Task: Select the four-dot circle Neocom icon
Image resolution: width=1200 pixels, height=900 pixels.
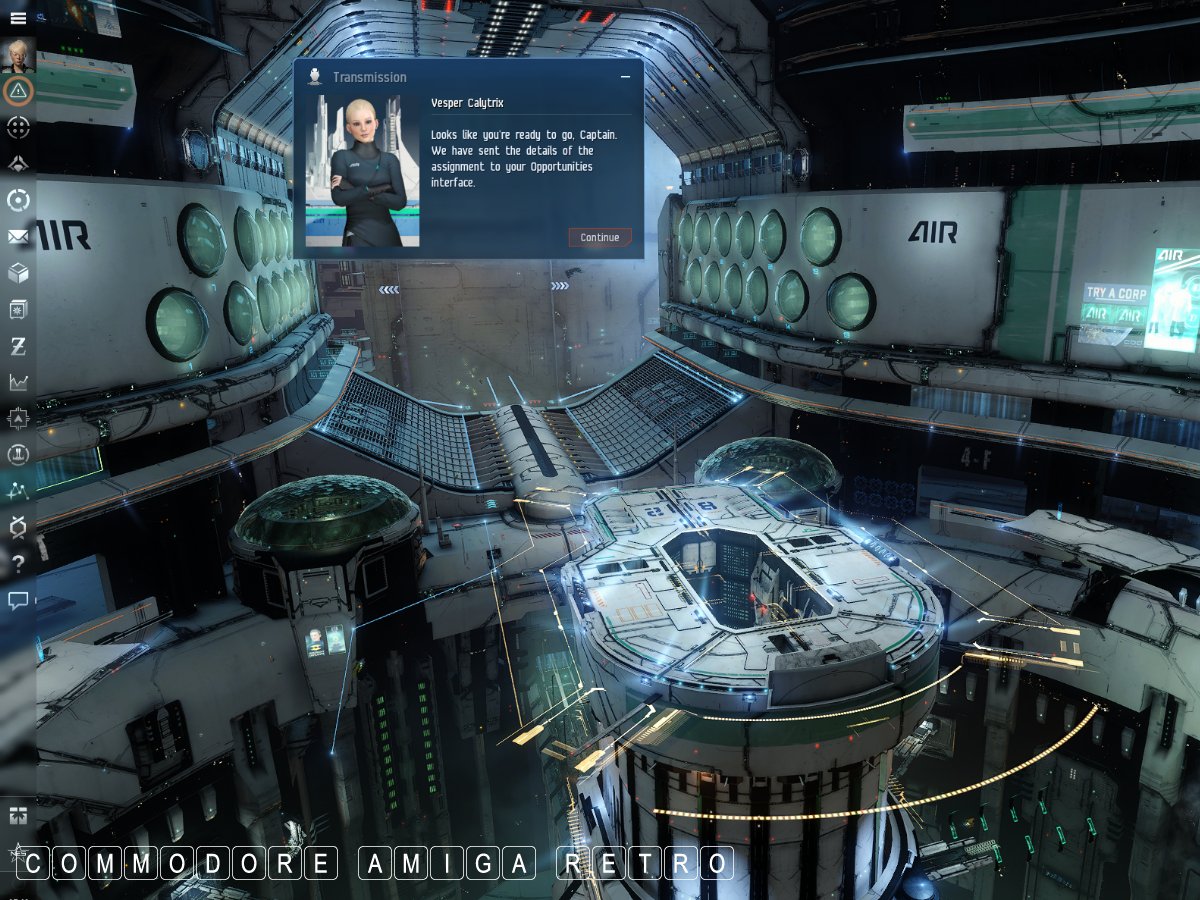Action: [18, 127]
